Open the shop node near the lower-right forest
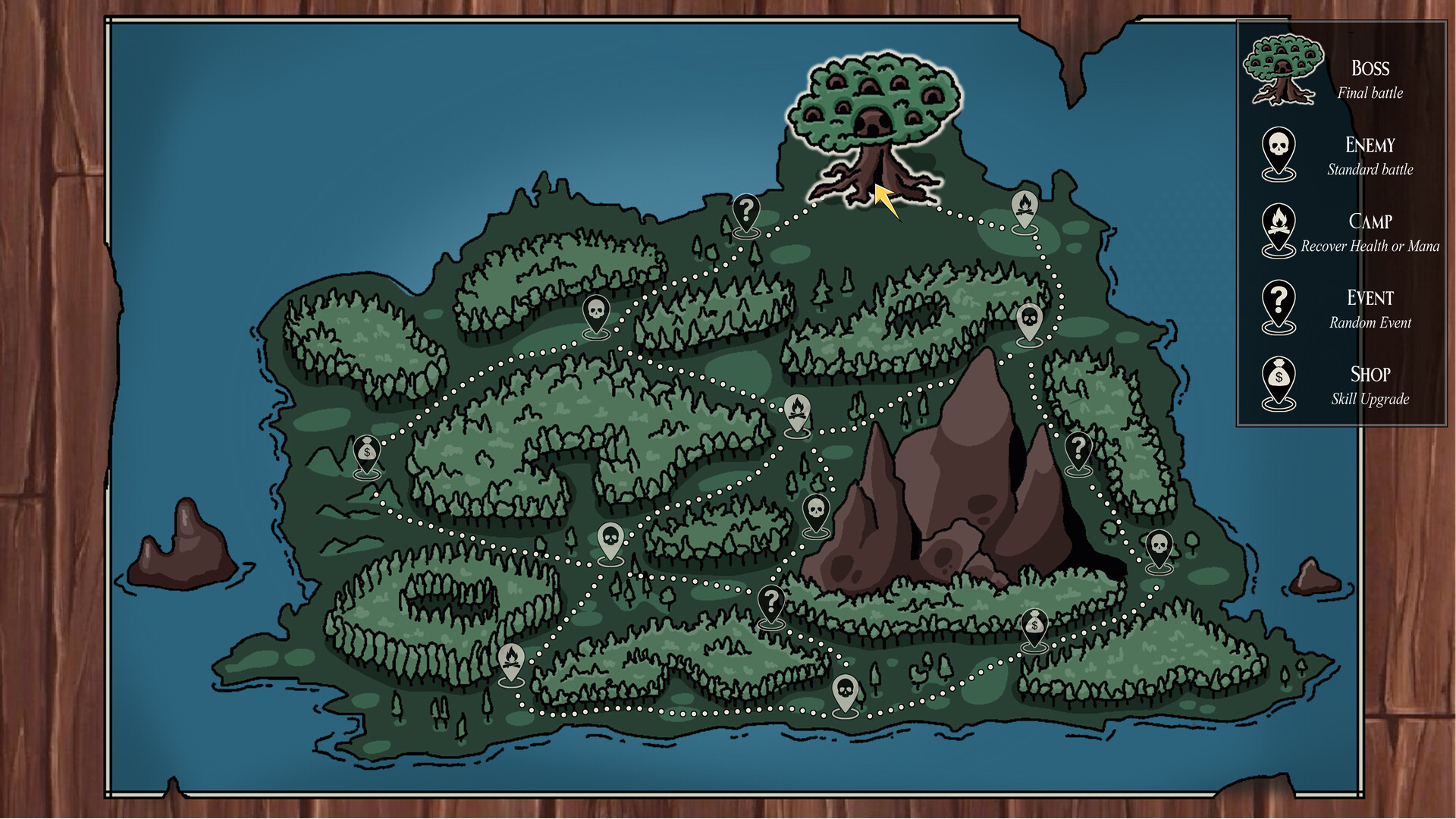Screen dimensions: 1456x819 pos(1035,623)
